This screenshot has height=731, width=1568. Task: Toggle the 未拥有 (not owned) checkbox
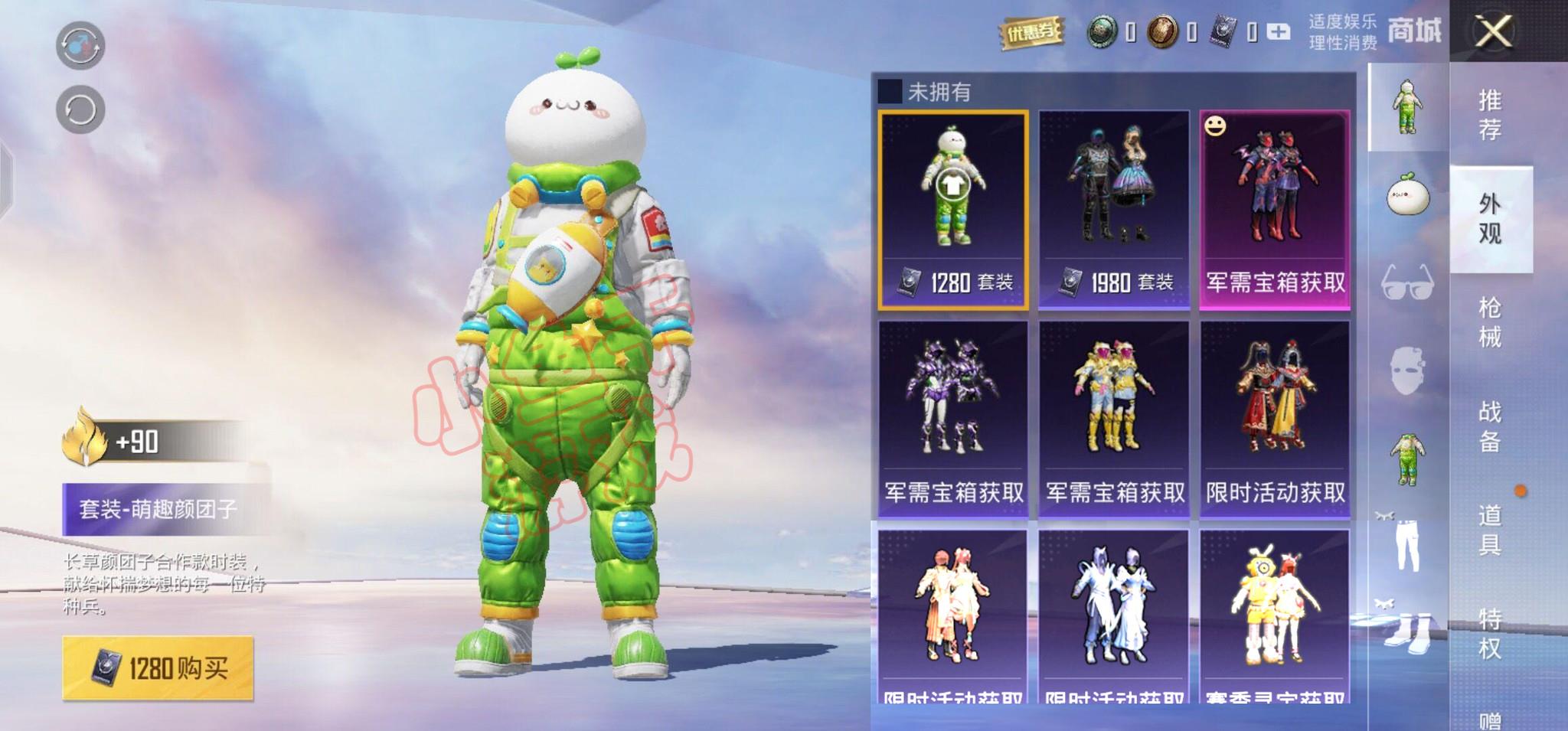890,92
